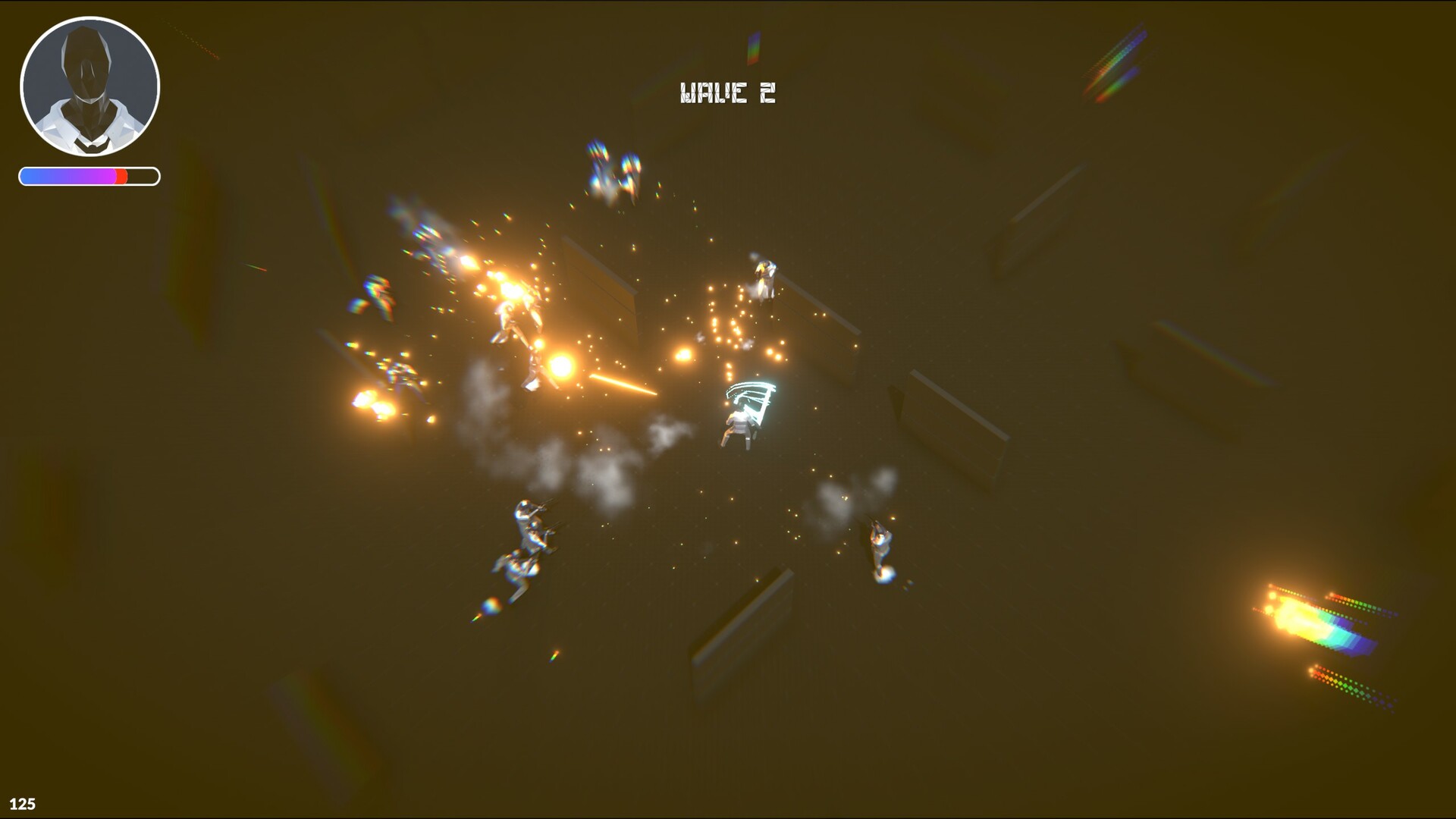Click the WAVE 2 header text
Image resolution: width=1456 pixels, height=819 pixels.
(x=726, y=93)
